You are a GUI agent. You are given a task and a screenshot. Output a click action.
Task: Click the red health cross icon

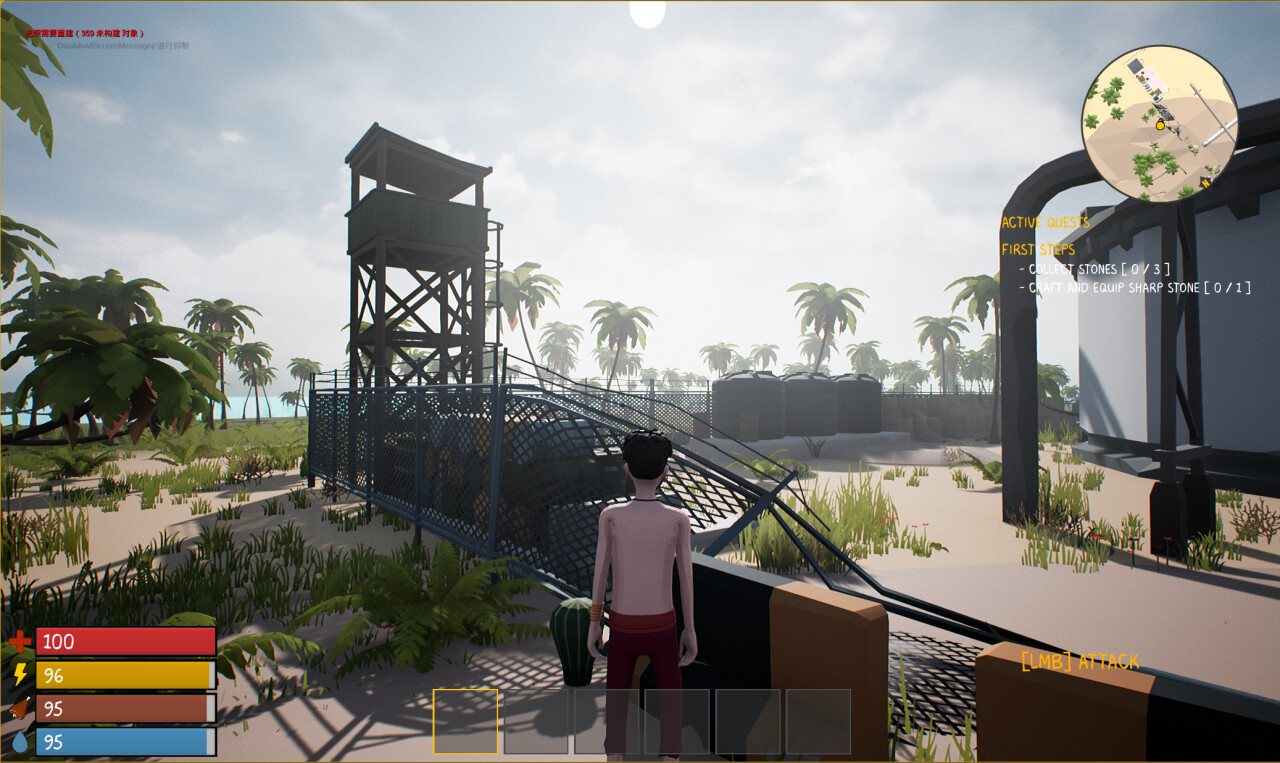21,642
